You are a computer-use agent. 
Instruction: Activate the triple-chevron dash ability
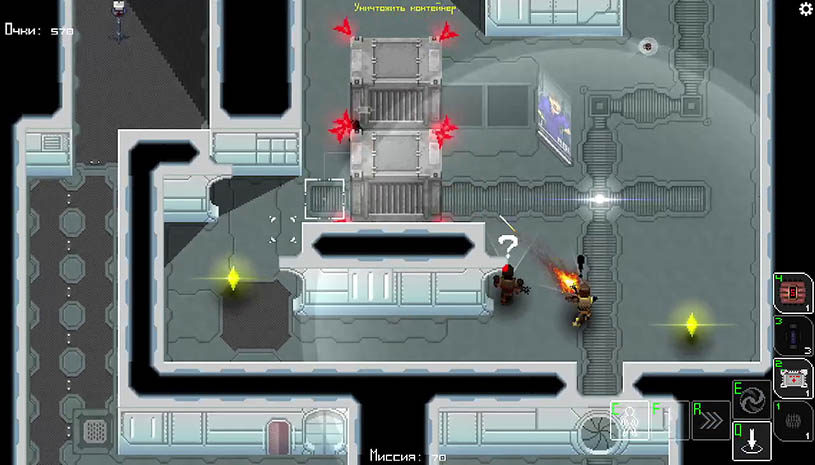[710, 421]
